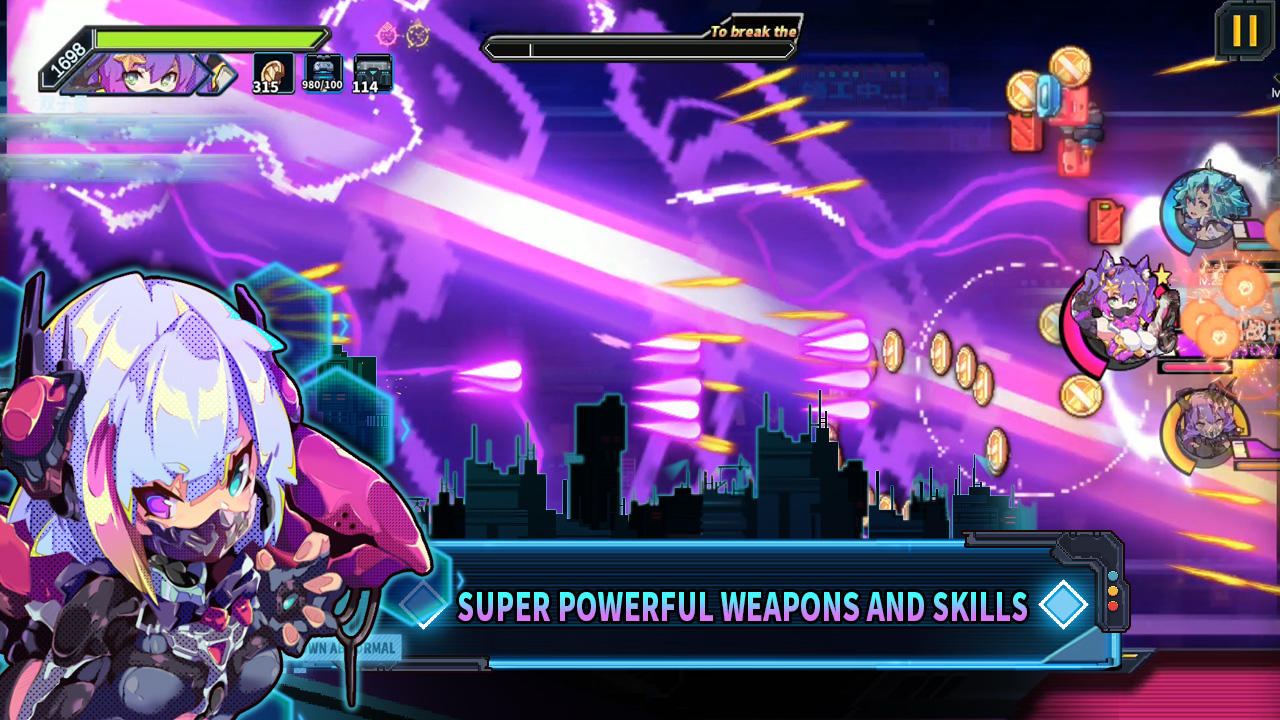Click the 'SUPER POWERFUL WEAPONS AND SKILLS' banner
1280x720 pixels.
(742, 602)
